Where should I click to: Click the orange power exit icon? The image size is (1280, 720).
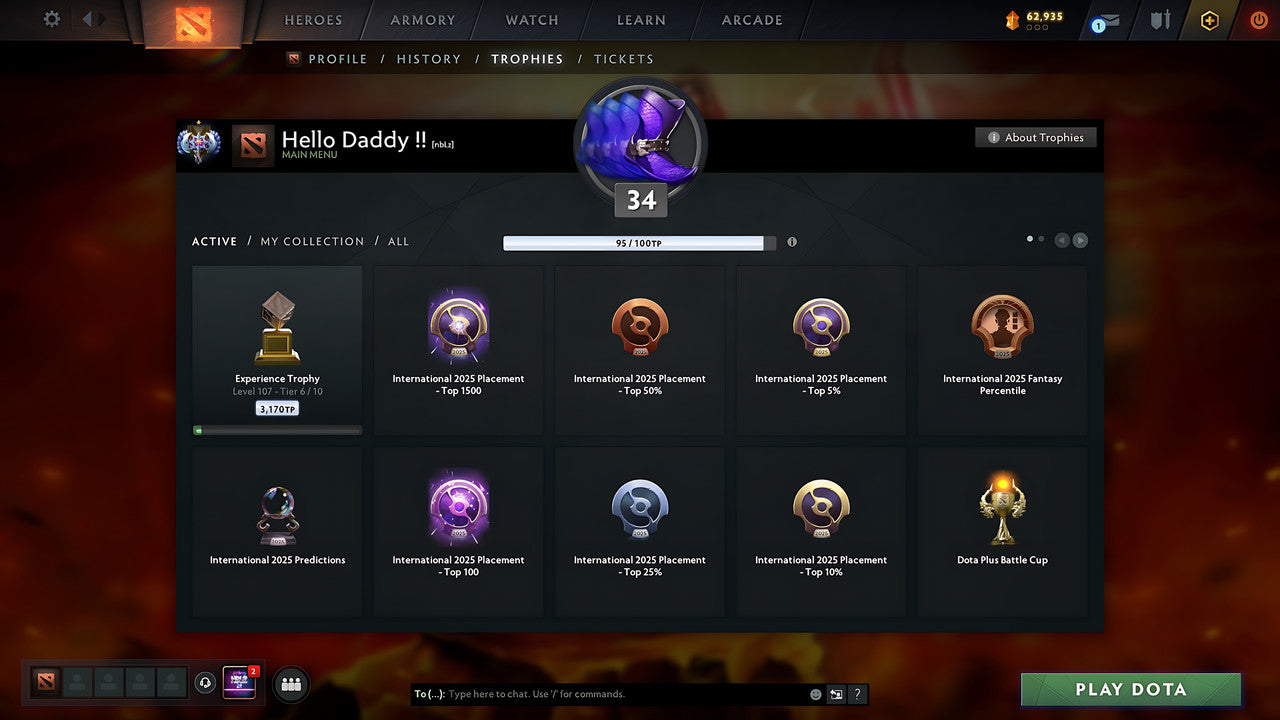tap(1258, 20)
